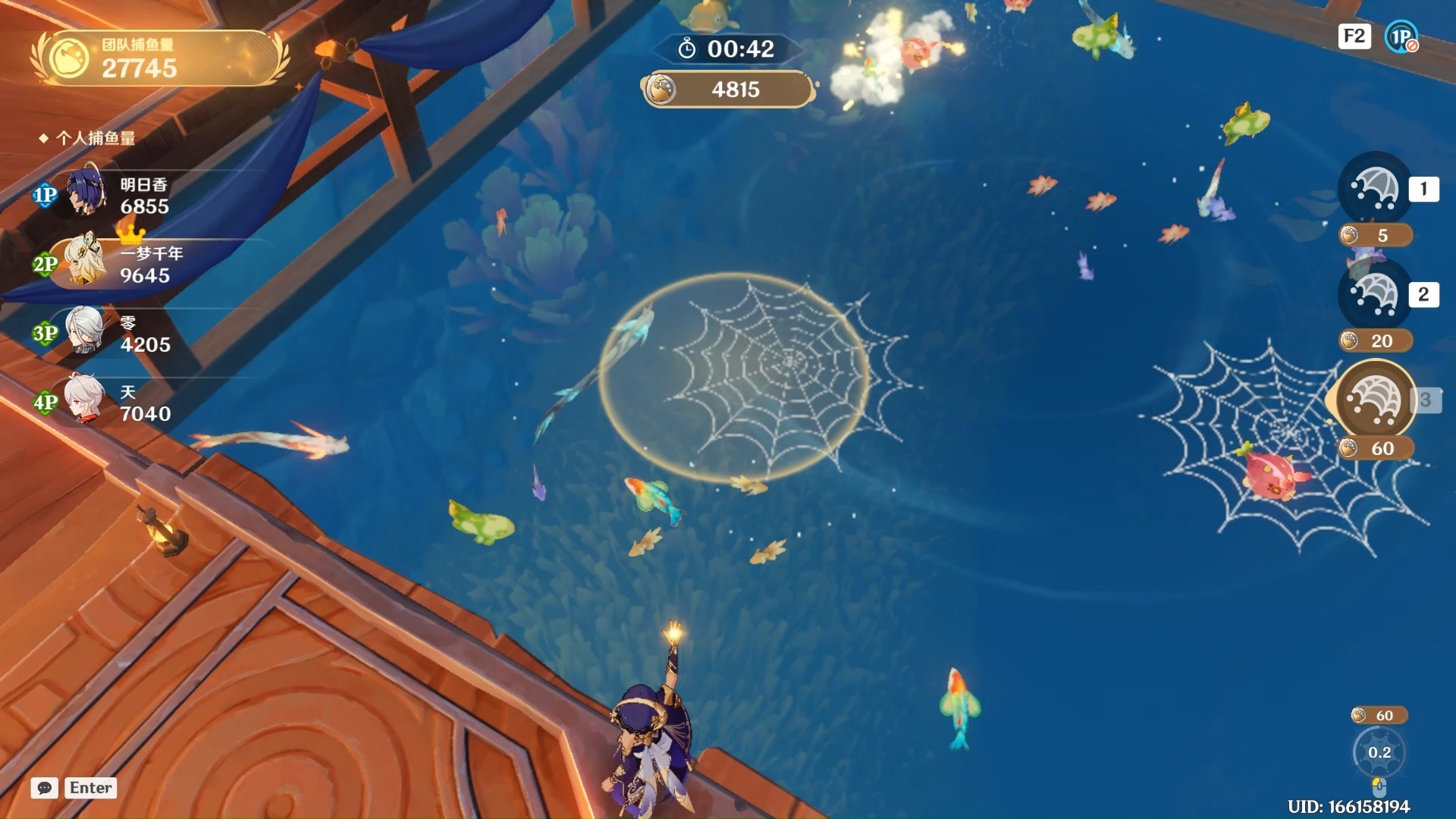Open the chat speech bubble icon
The image size is (1456, 819).
click(x=45, y=788)
